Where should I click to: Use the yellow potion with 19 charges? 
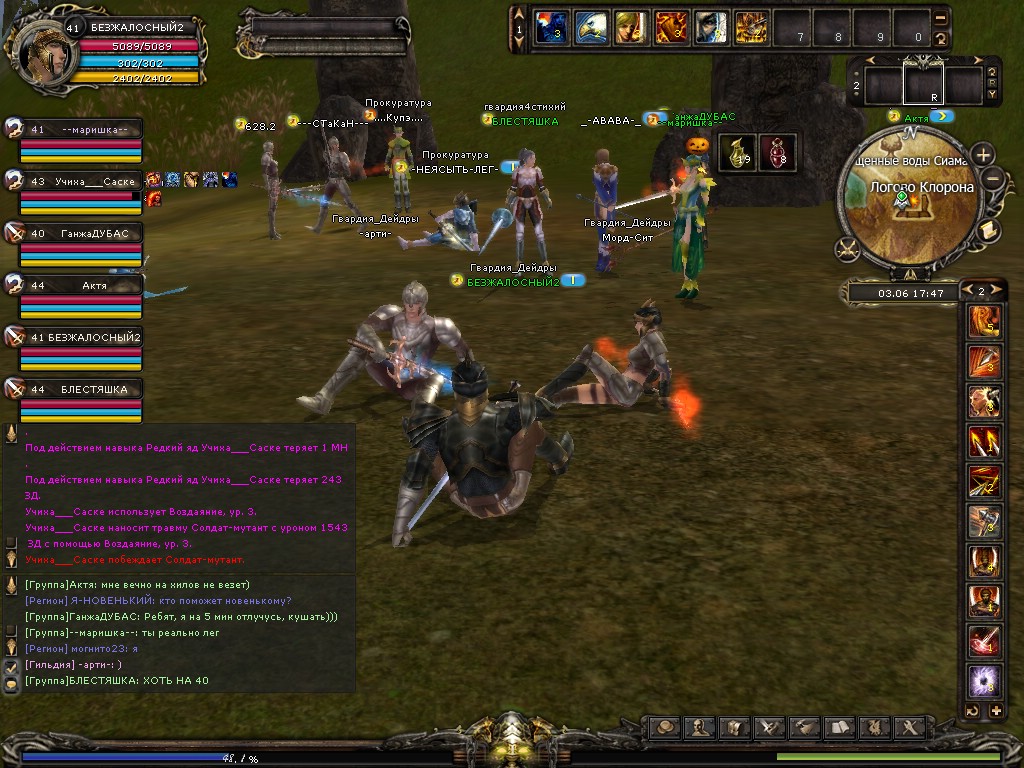737,153
